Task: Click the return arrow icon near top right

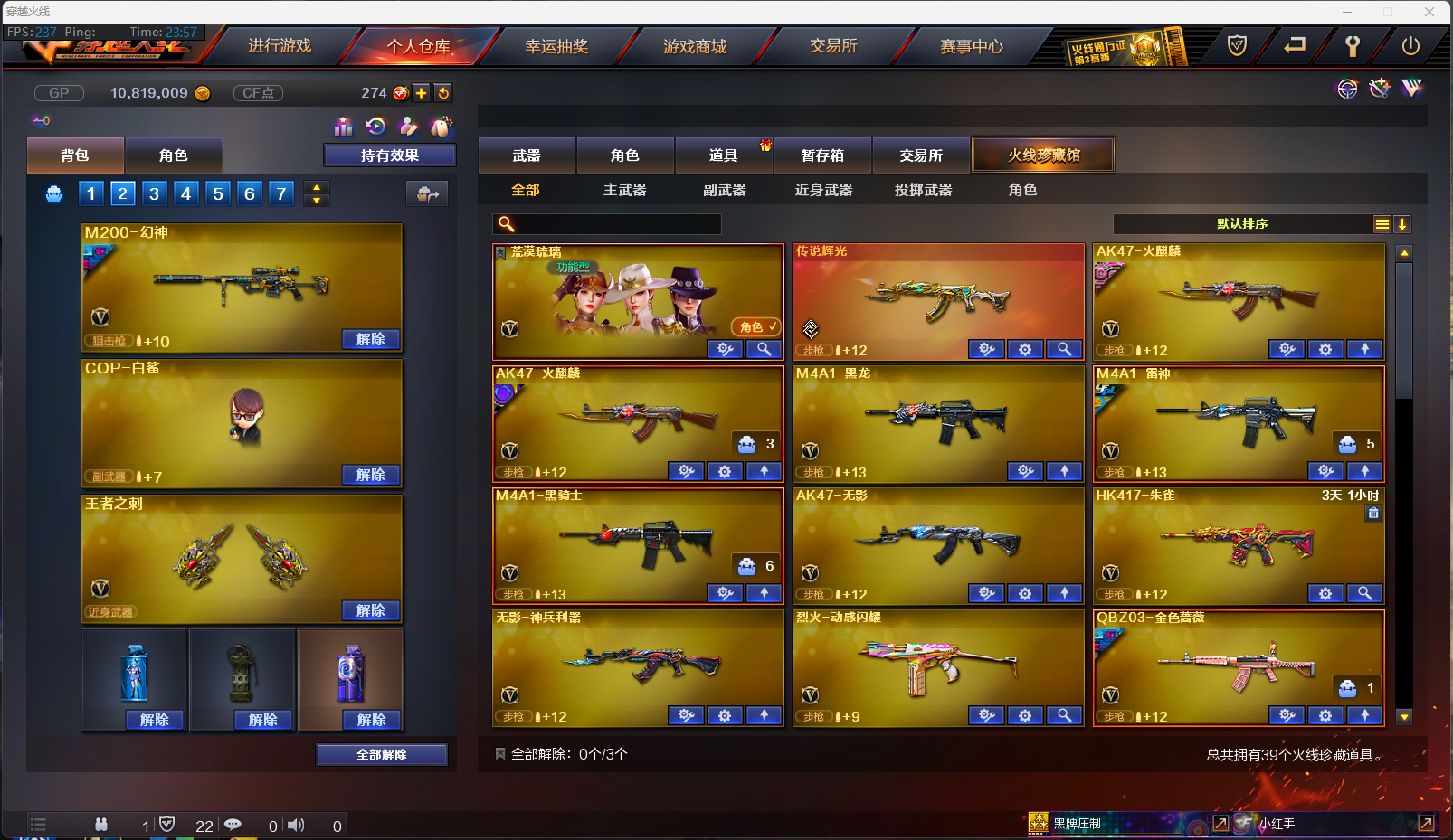Action: 1295,46
